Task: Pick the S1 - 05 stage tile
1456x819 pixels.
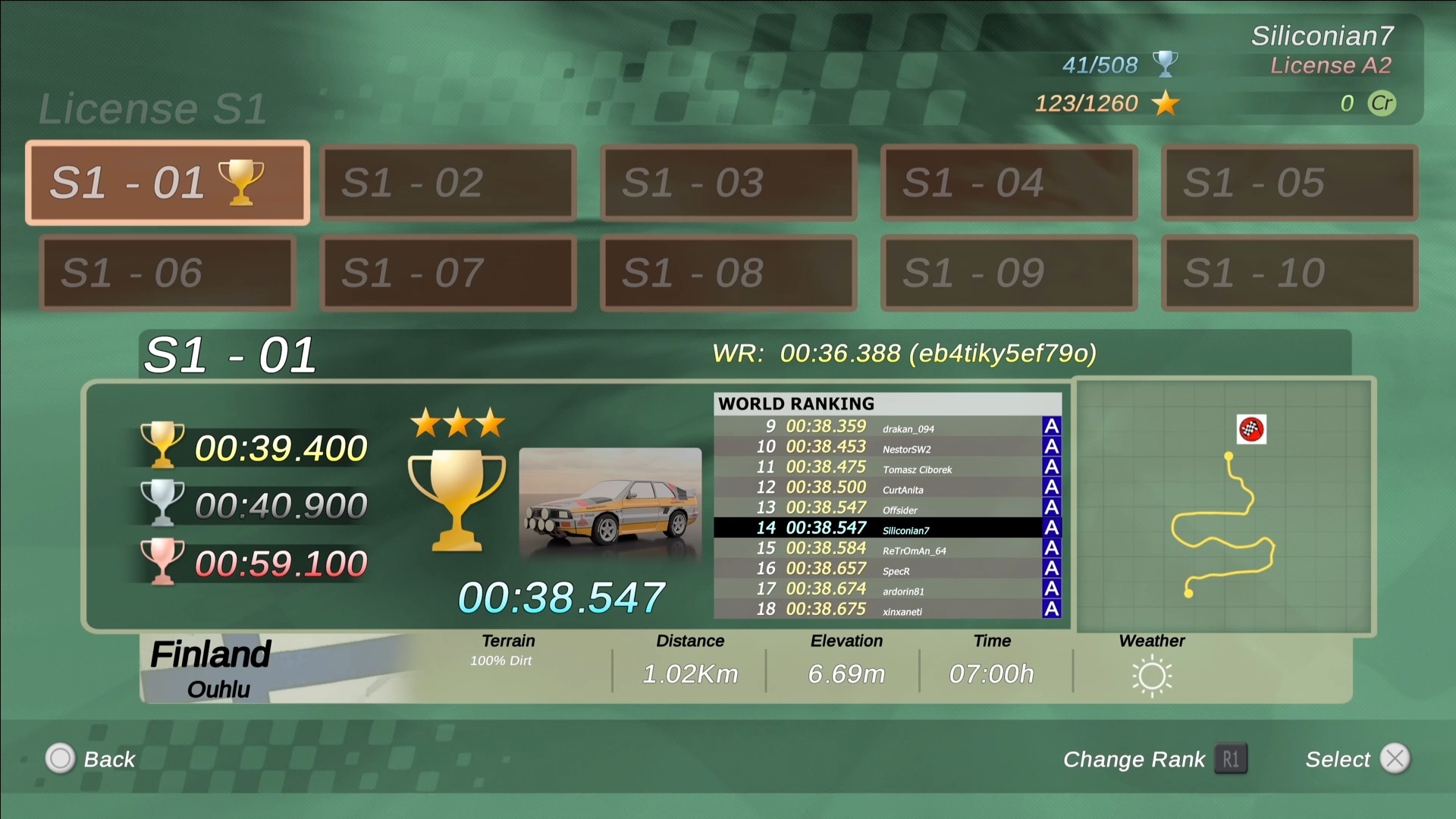Action: pos(1290,183)
